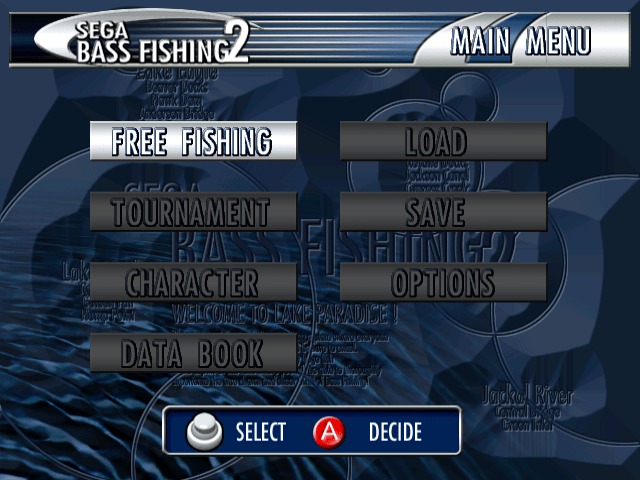This screenshot has height=480, width=640.
Task: Select the Free Fishing menu entry
Action: click(193, 141)
